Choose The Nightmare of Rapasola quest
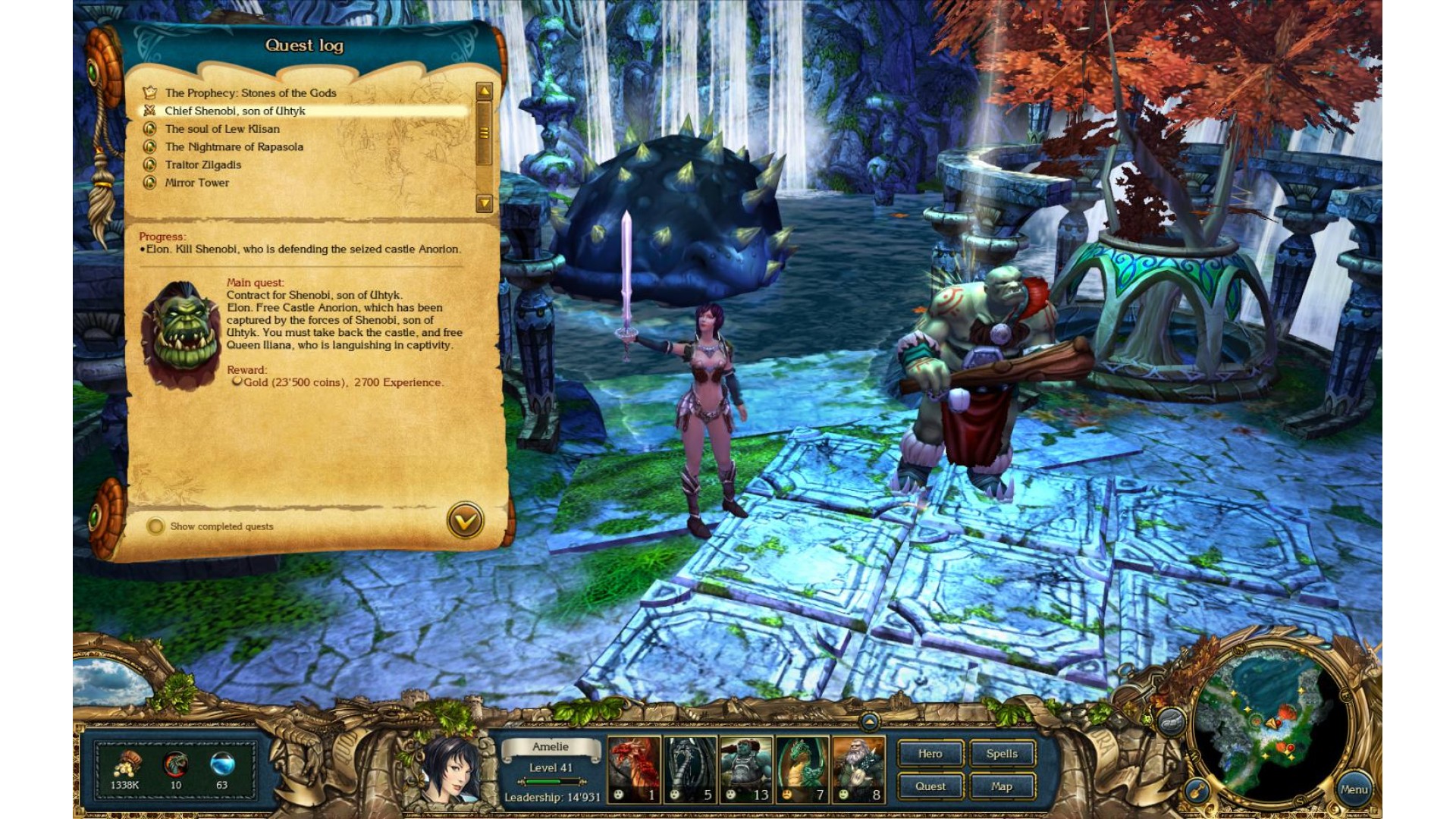This screenshot has height=819, width=1456. pyautogui.click(x=234, y=147)
